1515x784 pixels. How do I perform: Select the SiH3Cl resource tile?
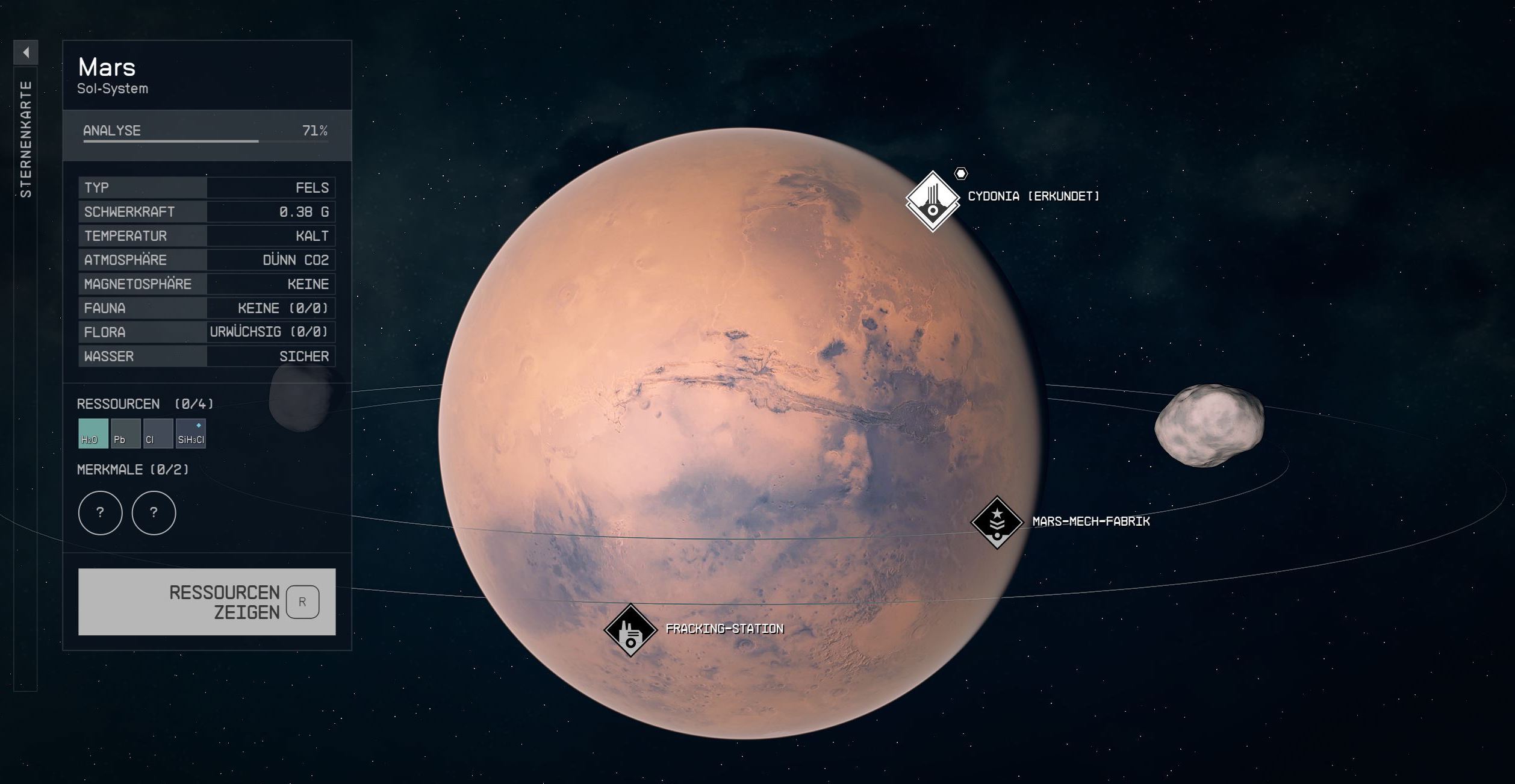[x=191, y=434]
